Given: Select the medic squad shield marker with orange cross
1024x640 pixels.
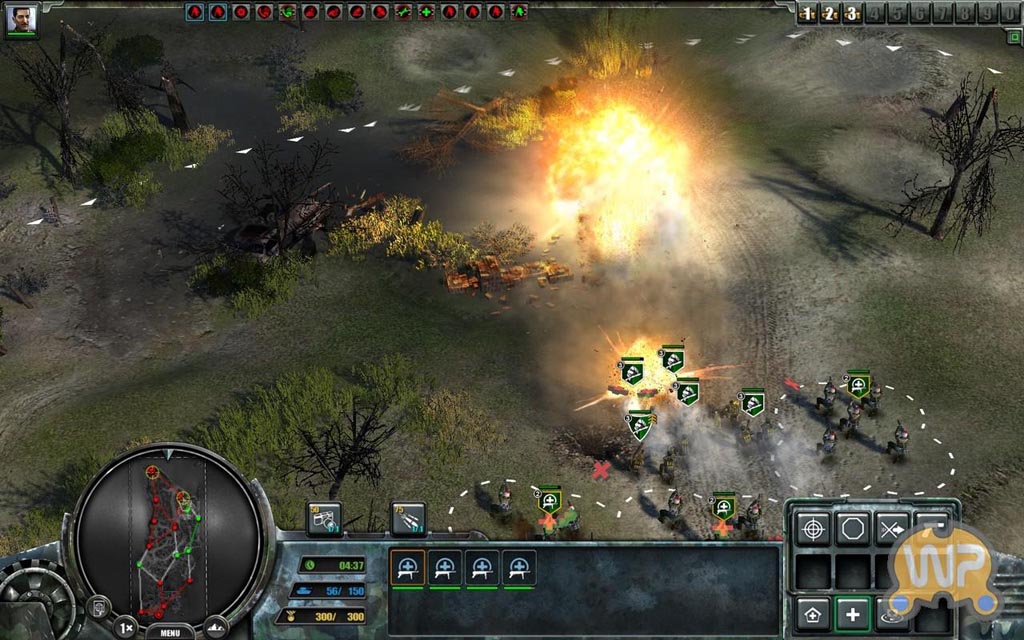Looking at the screenshot, I should [549, 499].
